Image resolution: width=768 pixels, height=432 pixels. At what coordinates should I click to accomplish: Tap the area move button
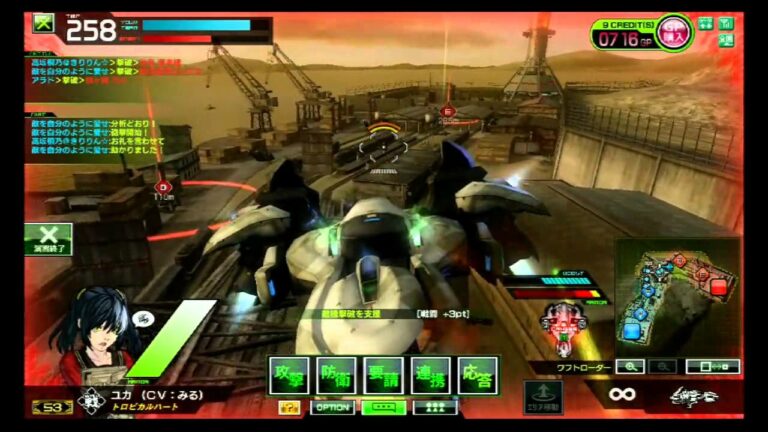(x=542, y=394)
